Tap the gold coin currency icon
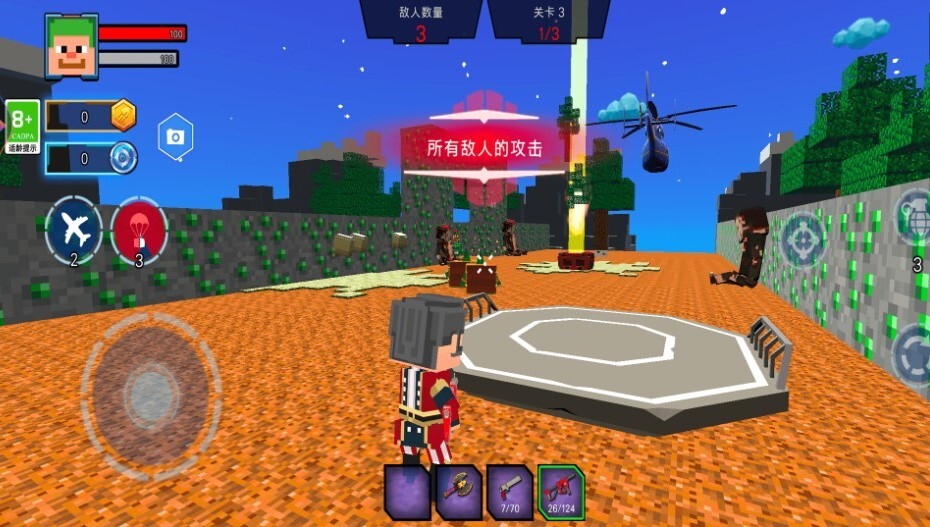The image size is (930, 527). click(x=122, y=116)
